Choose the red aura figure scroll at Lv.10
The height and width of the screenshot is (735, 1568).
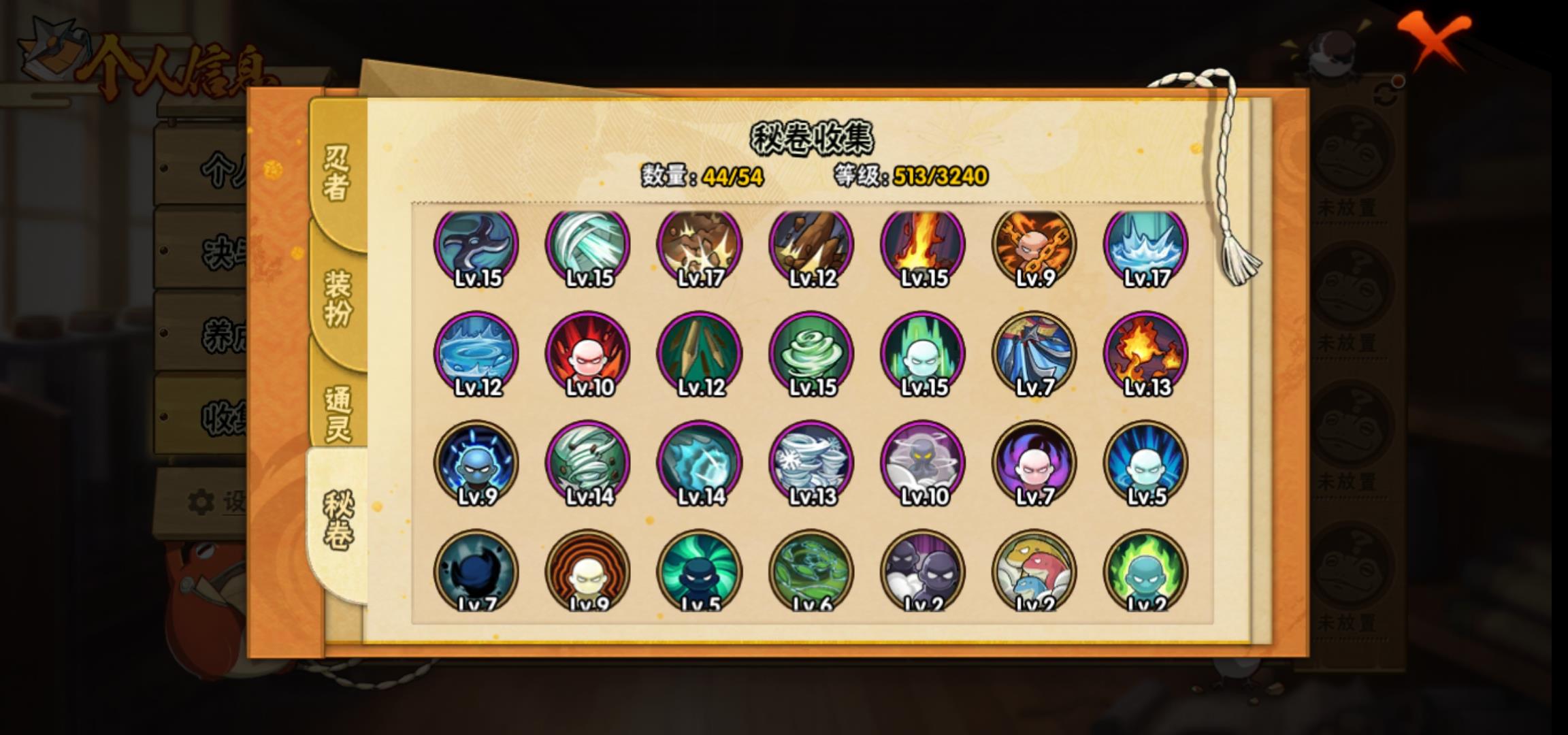(588, 354)
